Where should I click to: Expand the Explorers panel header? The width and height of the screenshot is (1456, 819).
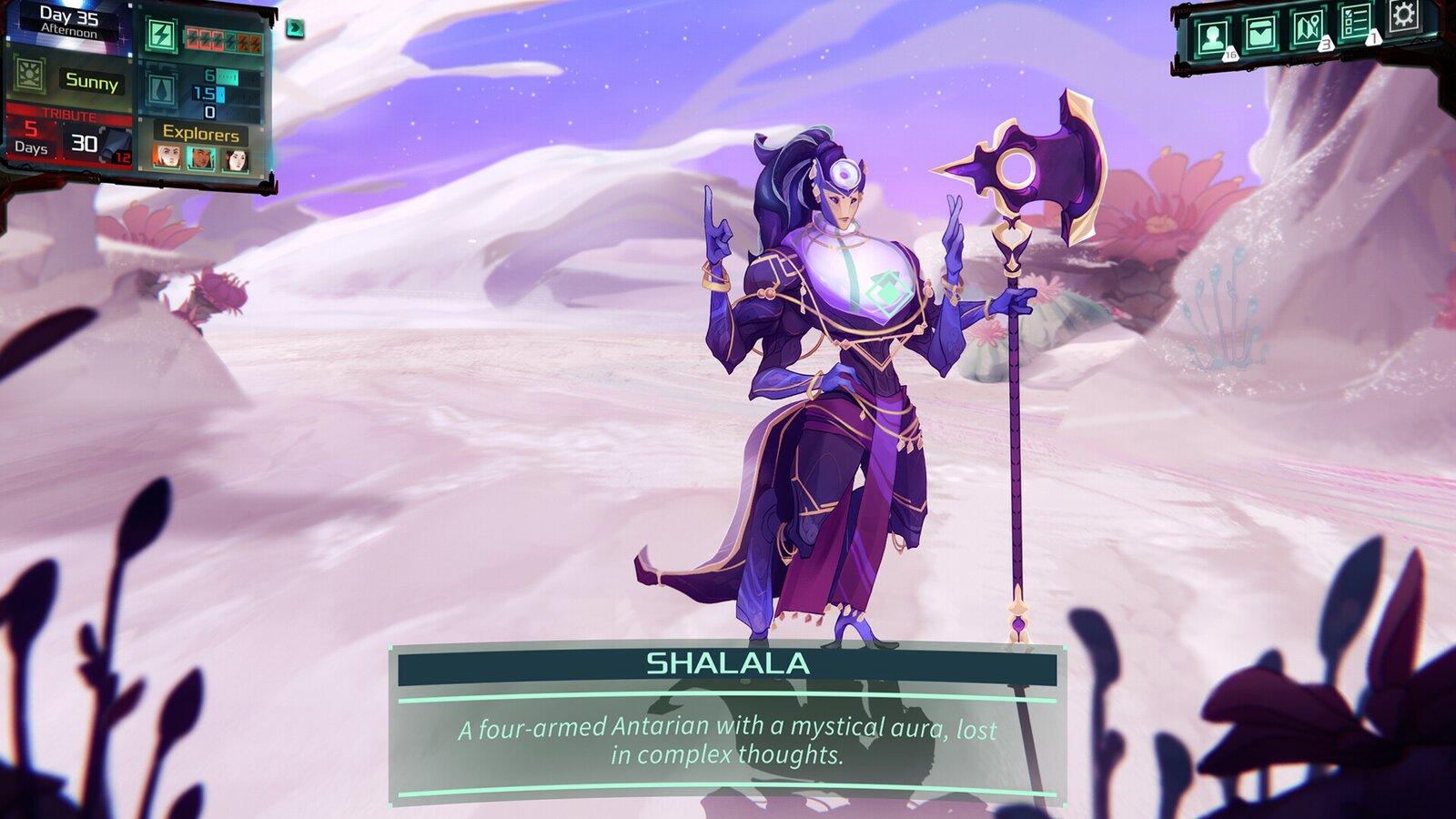point(201,133)
